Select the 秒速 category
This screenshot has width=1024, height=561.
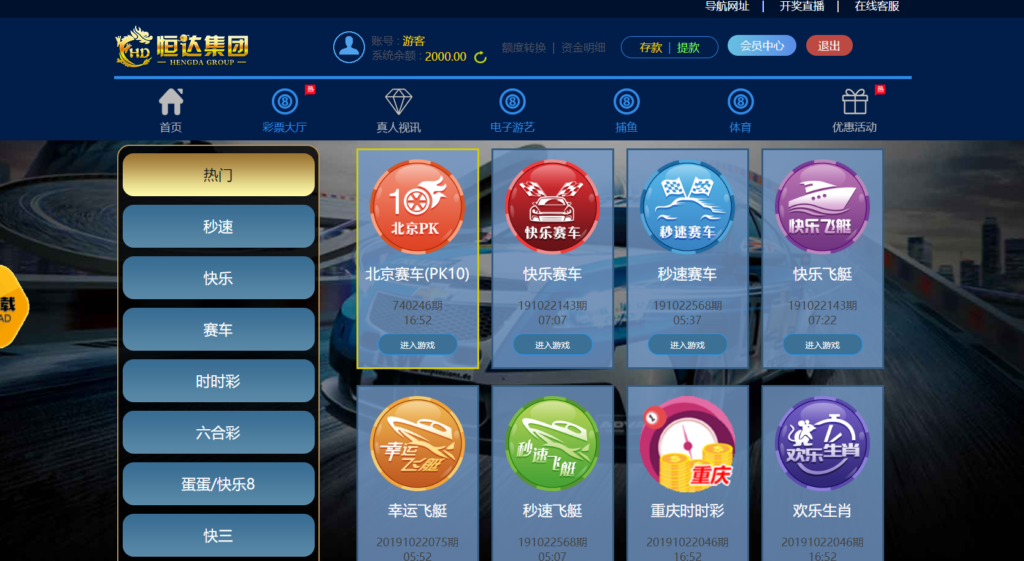pos(218,227)
